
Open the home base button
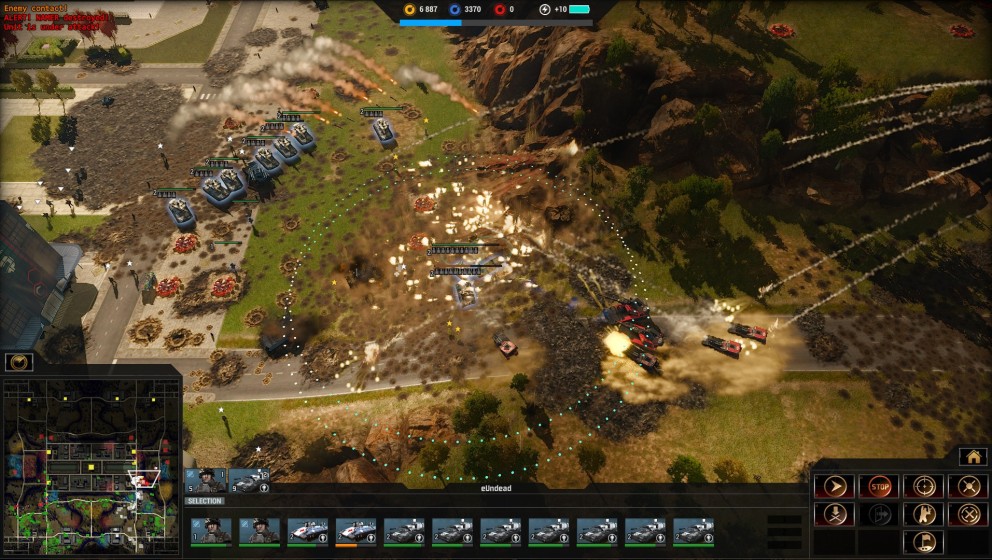click(x=972, y=456)
